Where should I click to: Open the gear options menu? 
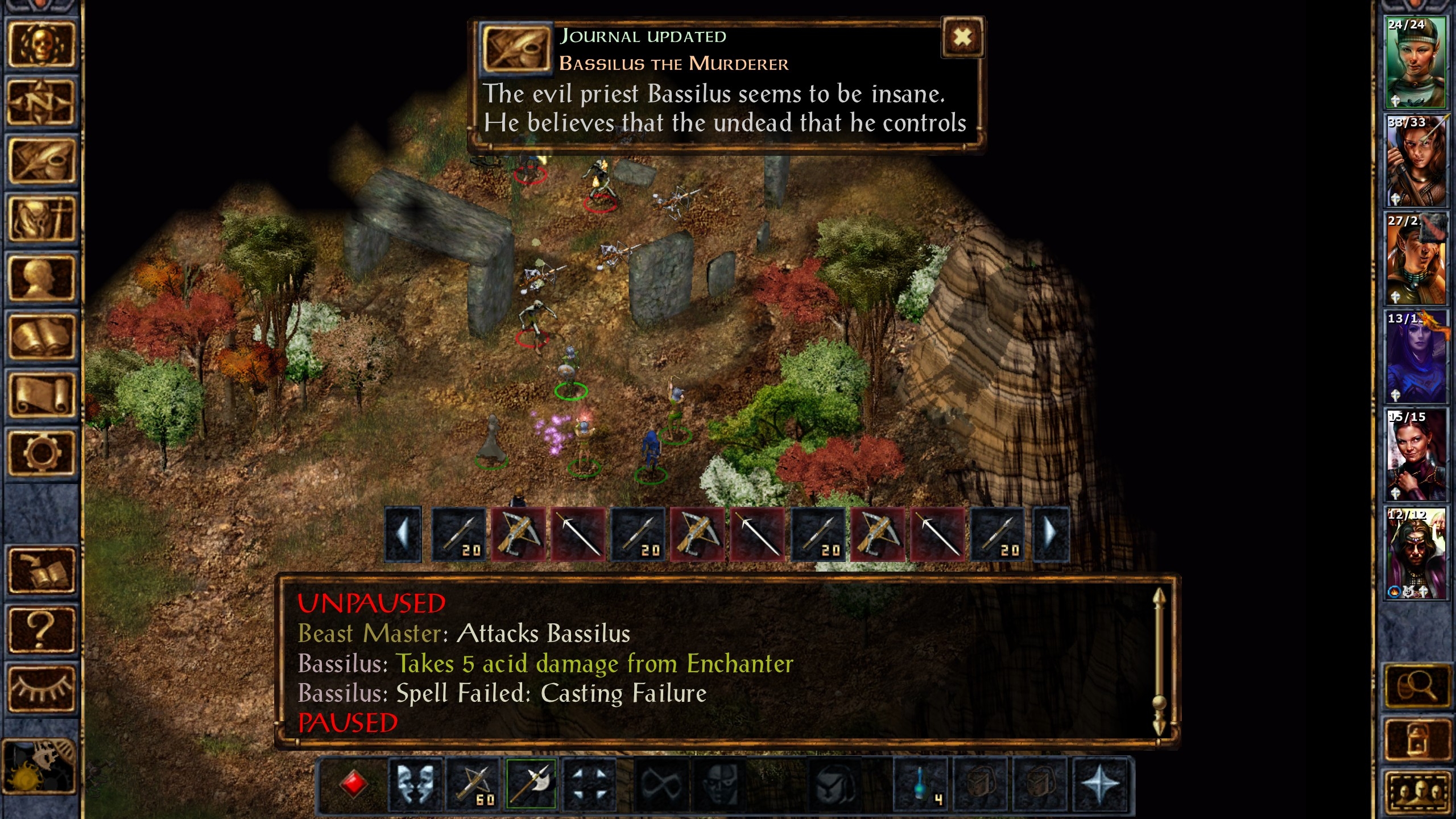tap(40, 453)
